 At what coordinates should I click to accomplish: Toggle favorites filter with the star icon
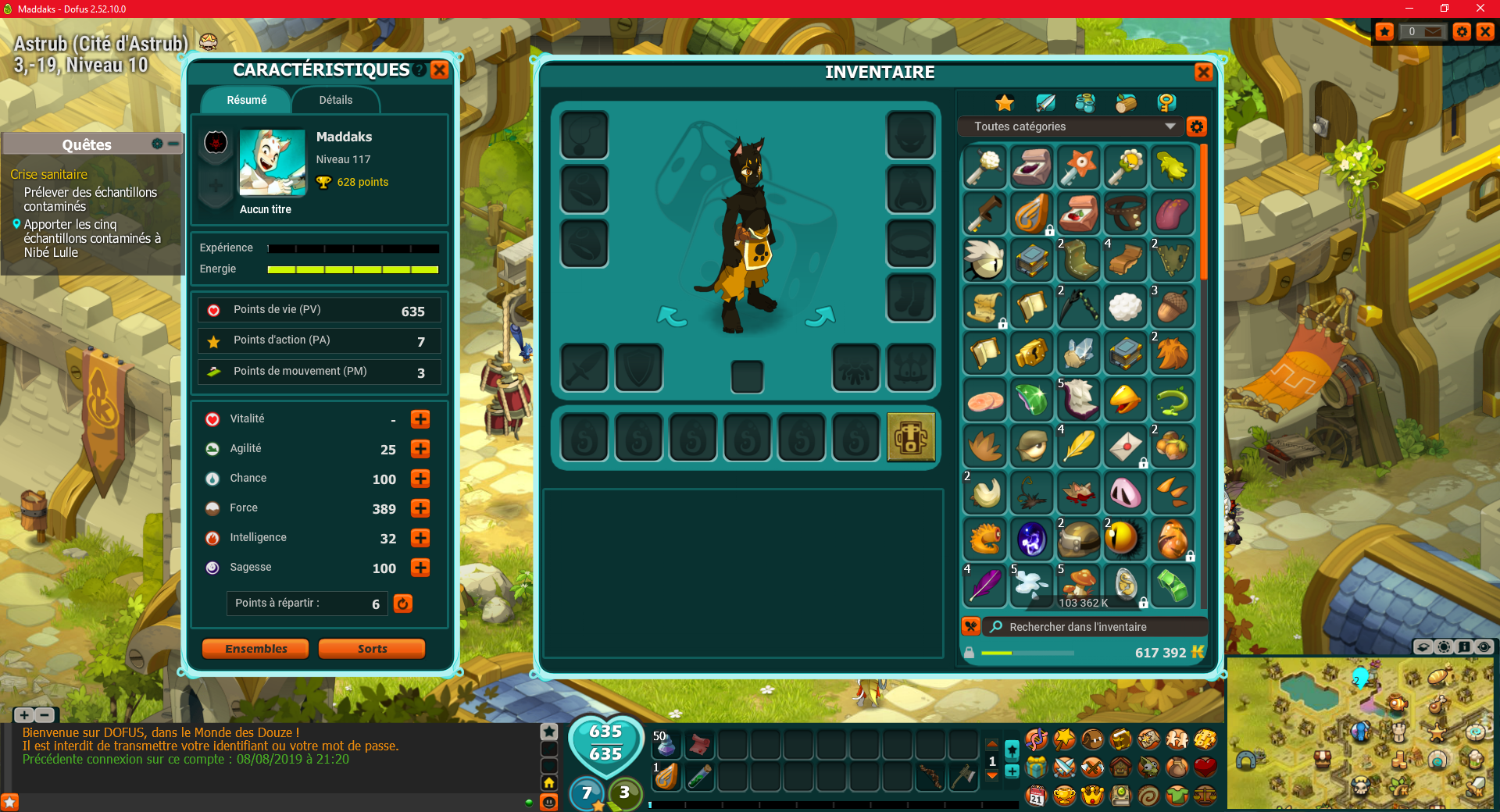[1005, 102]
